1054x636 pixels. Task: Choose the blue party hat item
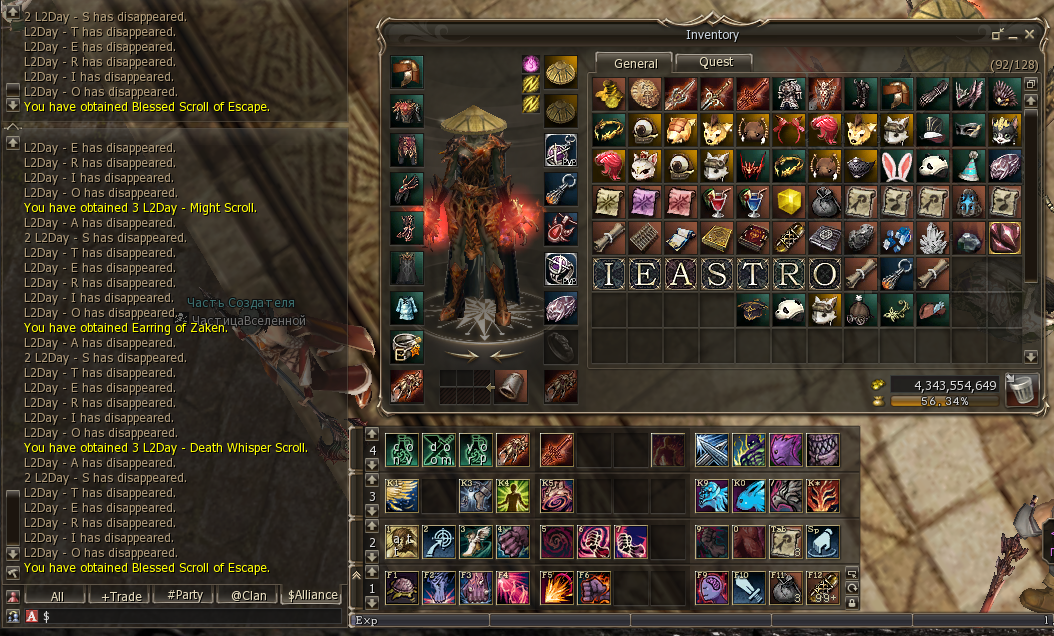969,165
